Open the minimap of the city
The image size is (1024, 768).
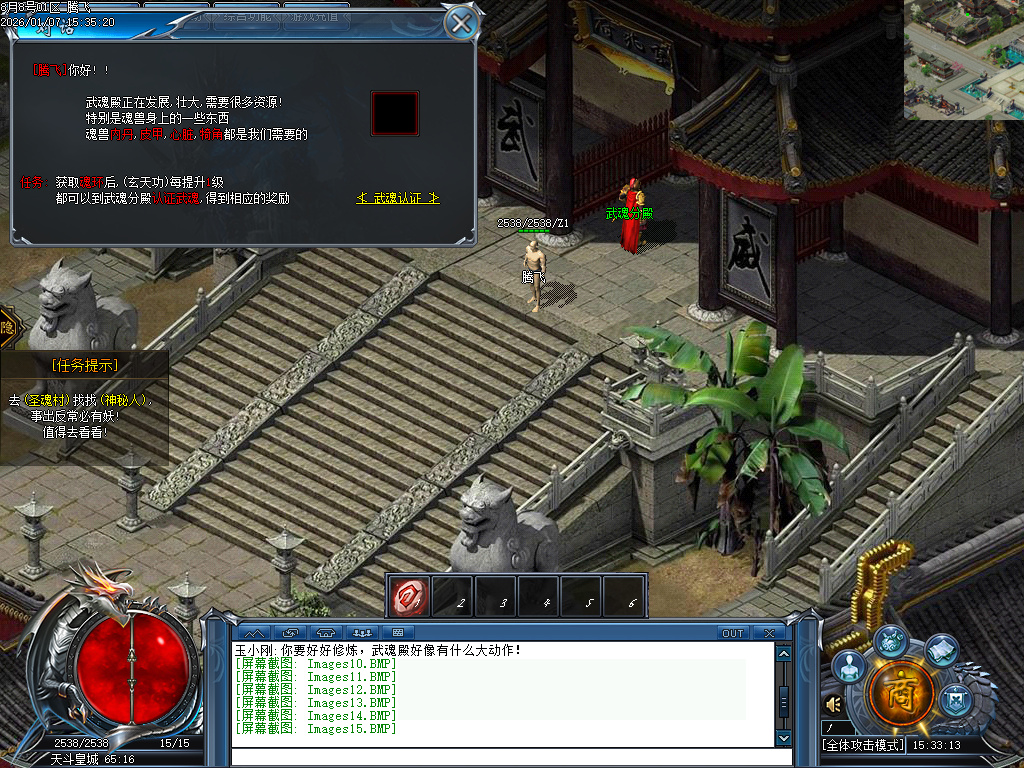[963, 59]
